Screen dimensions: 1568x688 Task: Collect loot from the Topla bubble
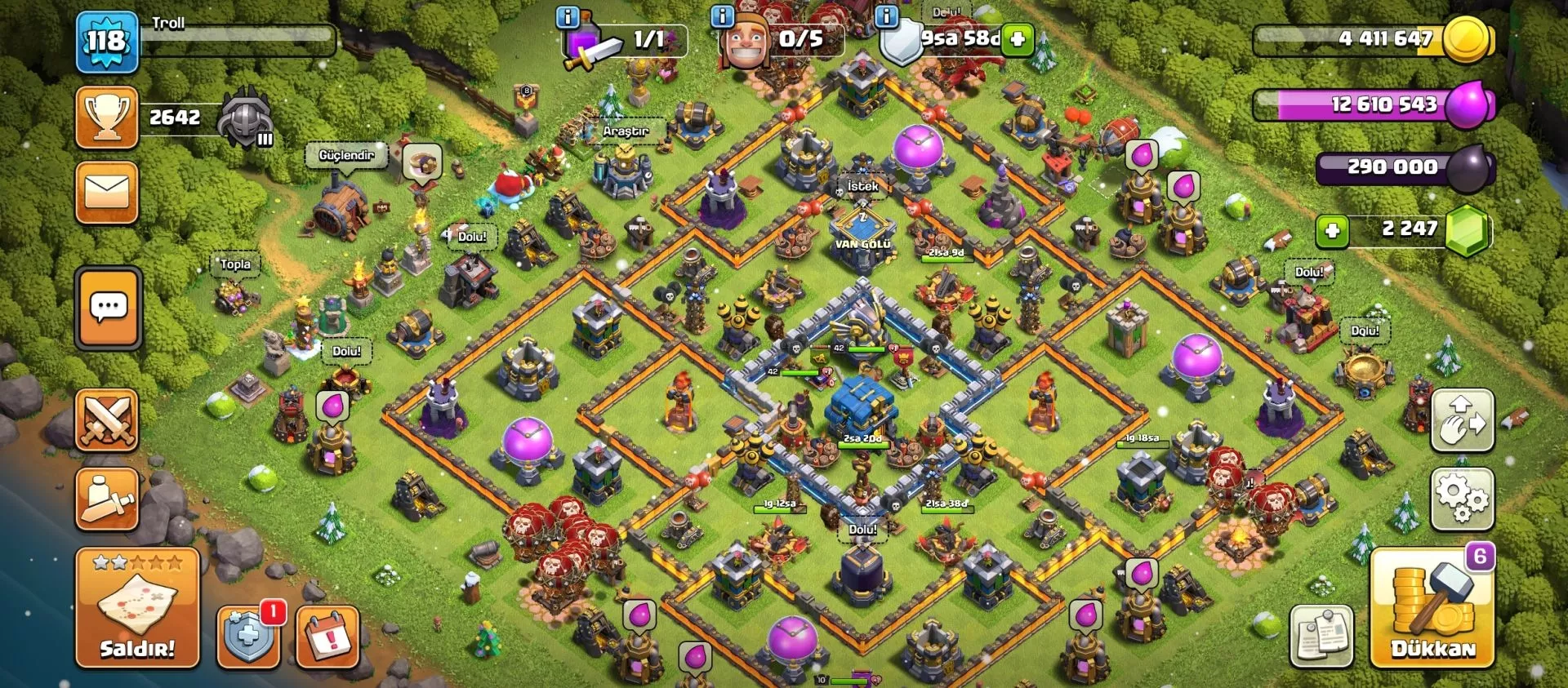click(235, 264)
